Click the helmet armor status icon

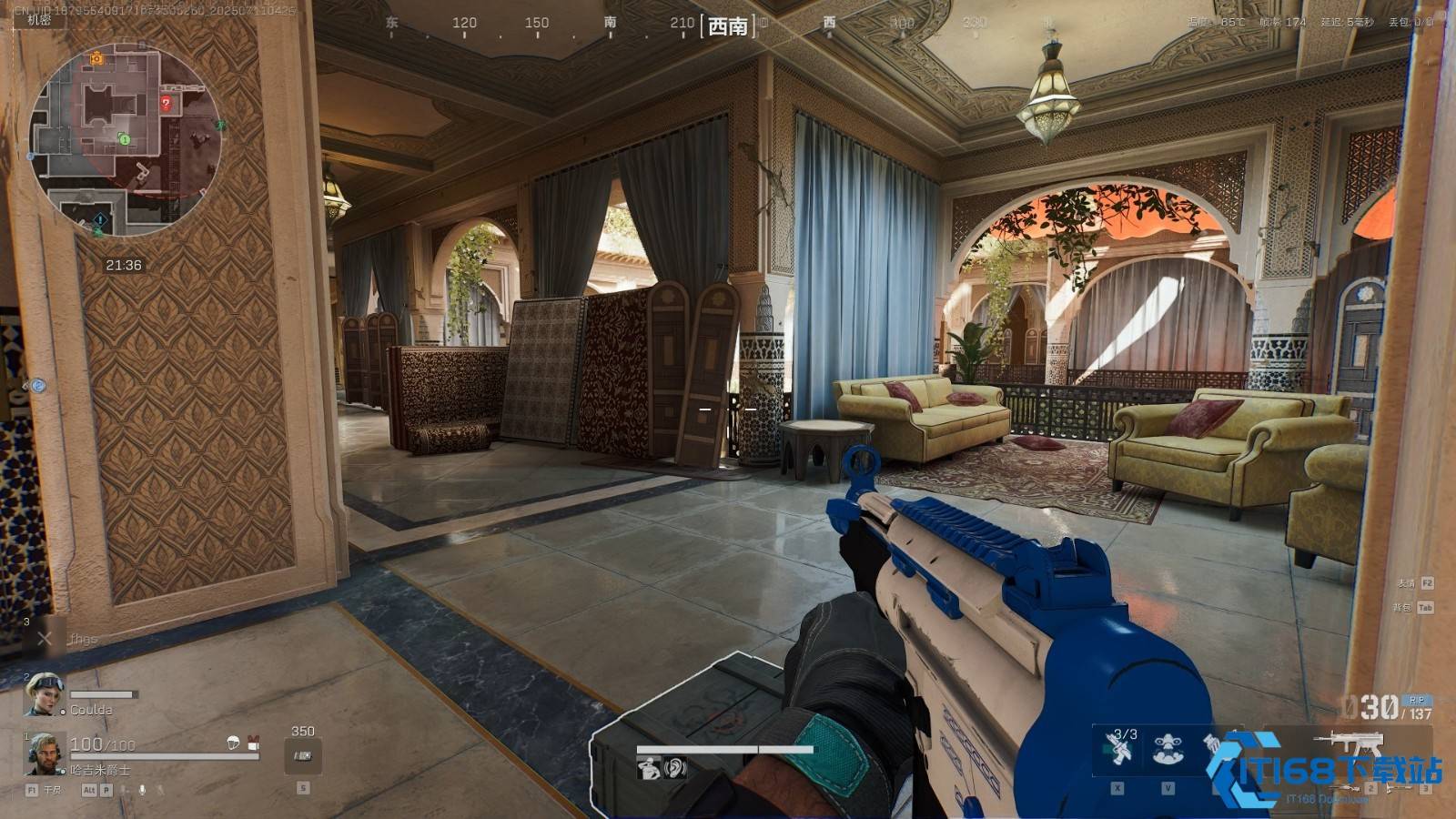233,743
